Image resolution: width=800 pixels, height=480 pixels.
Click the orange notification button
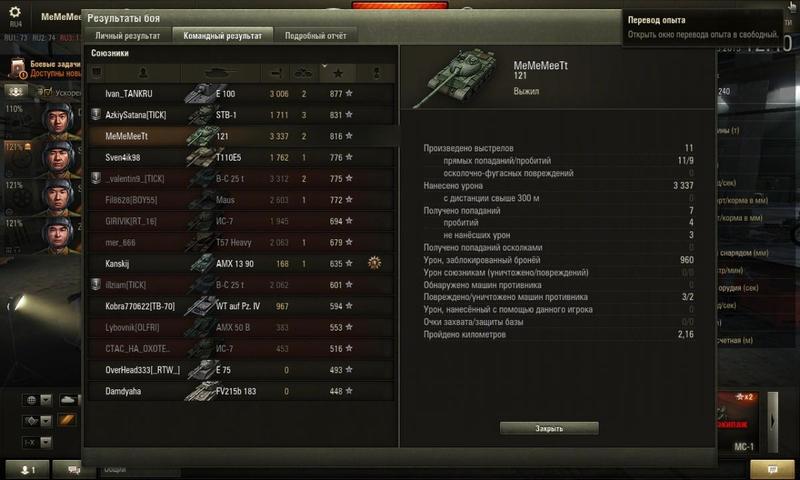[x=772, y=468]
